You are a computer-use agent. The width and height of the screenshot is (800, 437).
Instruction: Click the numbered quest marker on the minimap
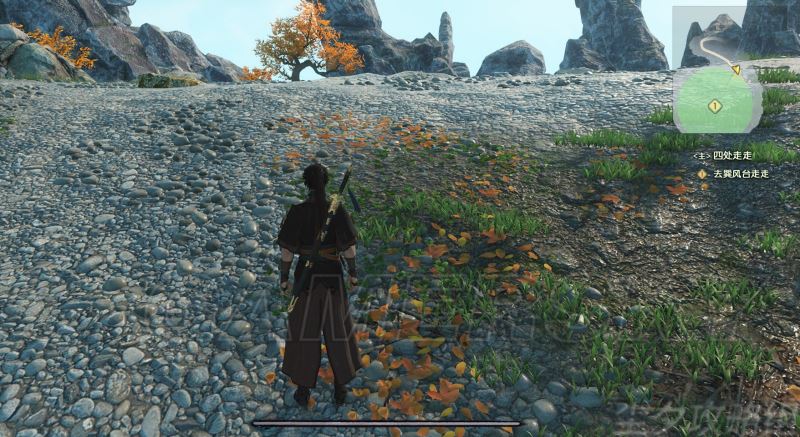click(715, 105)
